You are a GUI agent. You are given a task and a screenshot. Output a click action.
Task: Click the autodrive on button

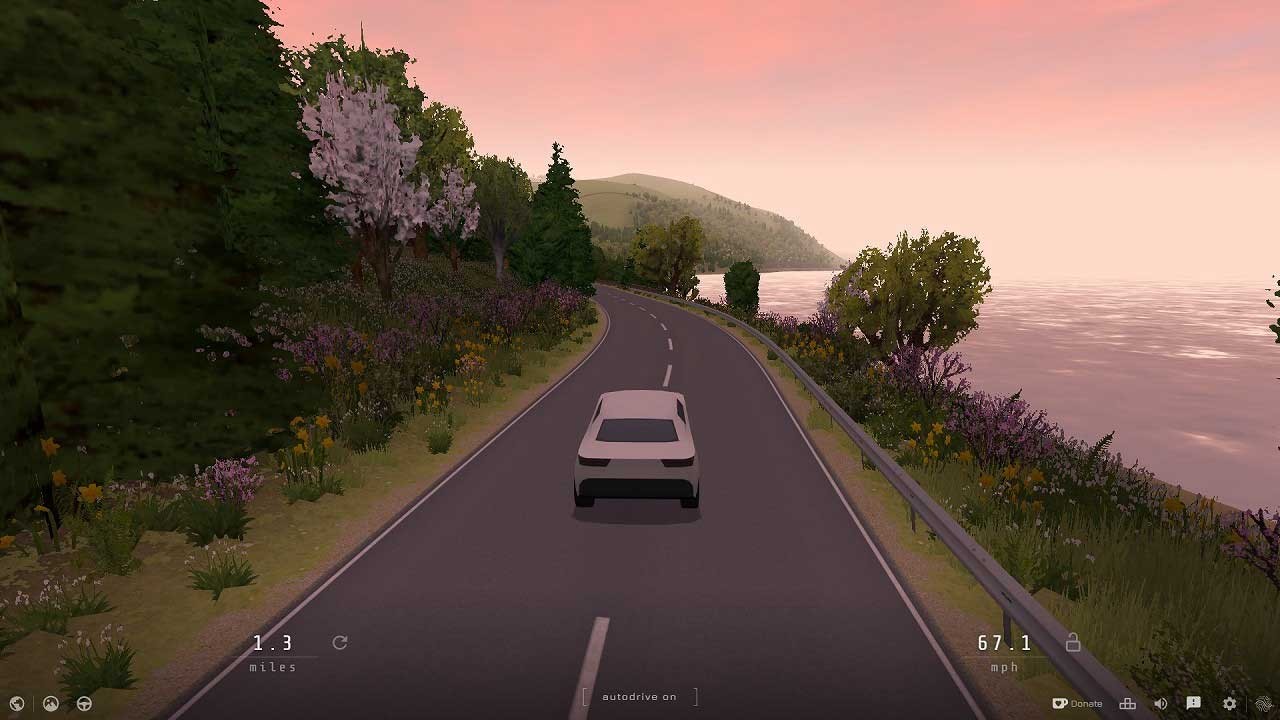tap(638, 697)
